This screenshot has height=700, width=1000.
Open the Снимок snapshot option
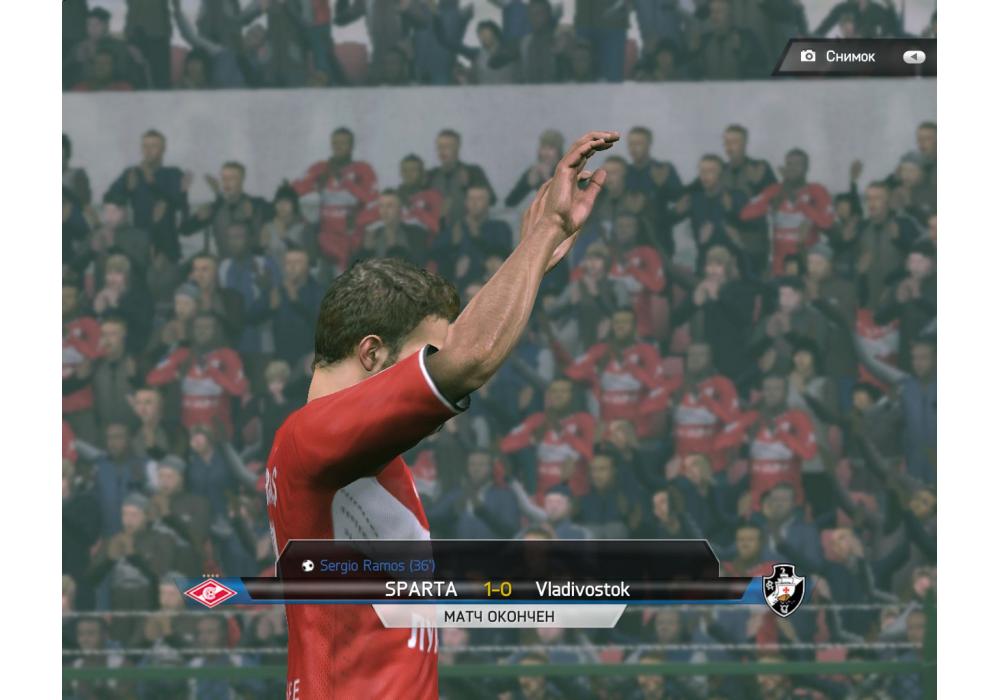849,57
